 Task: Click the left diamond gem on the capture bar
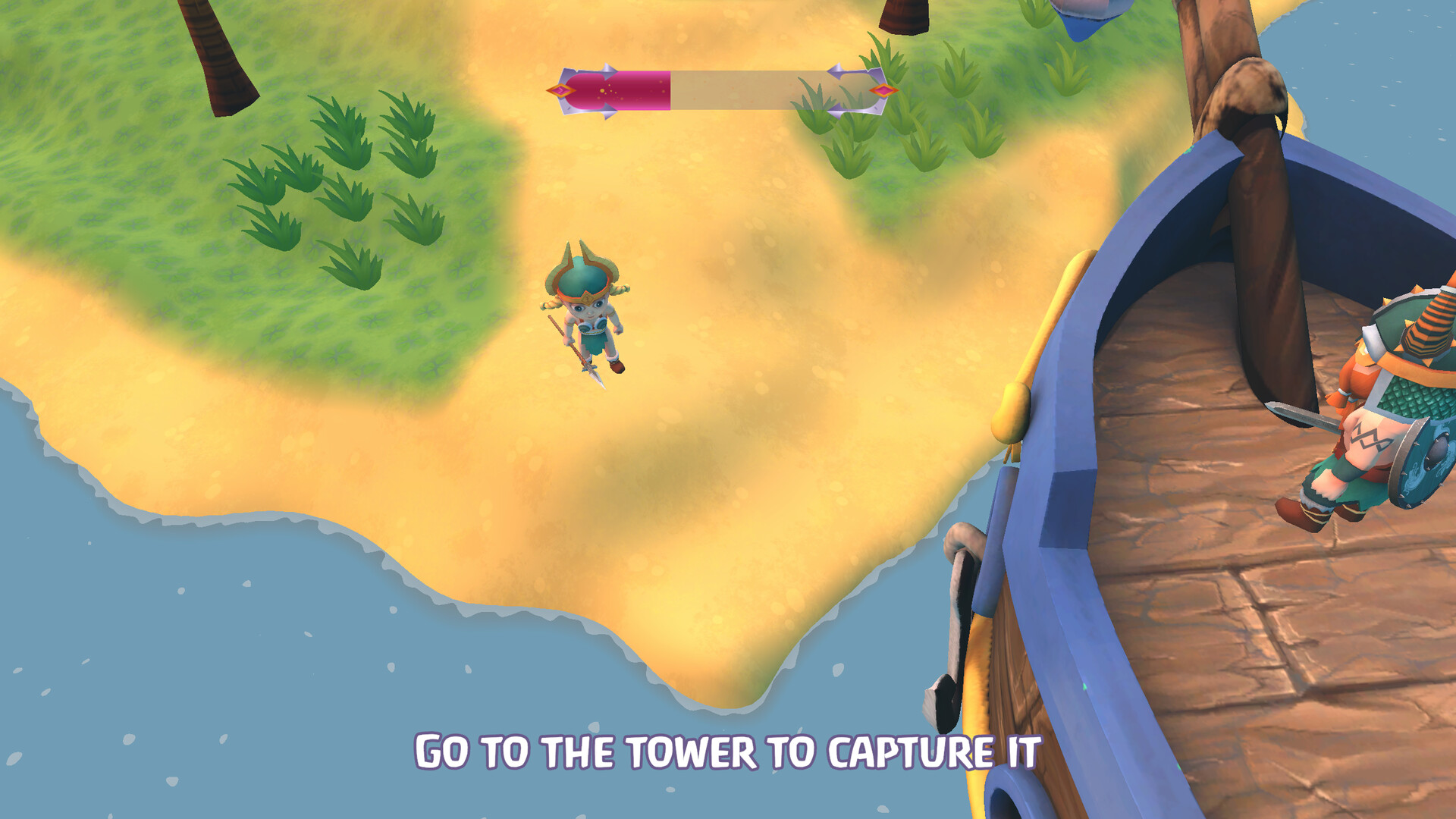coord(560,90)
